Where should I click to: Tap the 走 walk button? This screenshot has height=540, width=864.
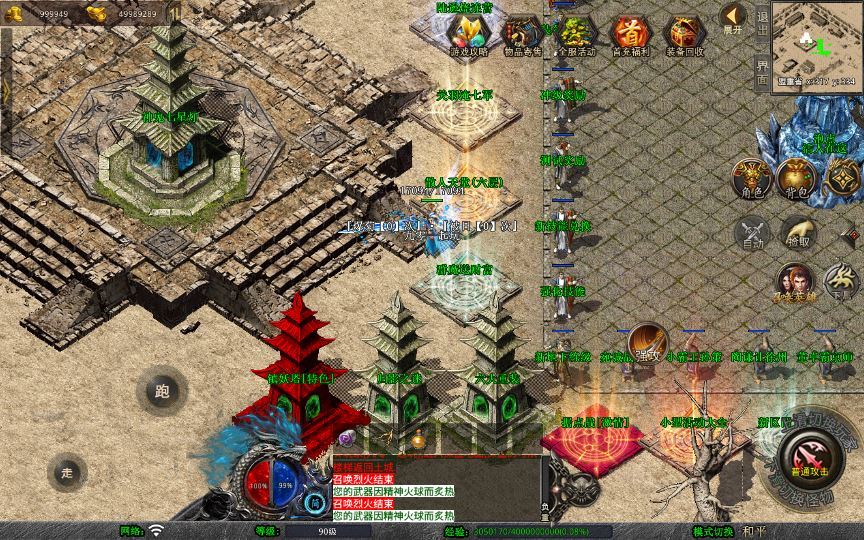click(68, 471)
